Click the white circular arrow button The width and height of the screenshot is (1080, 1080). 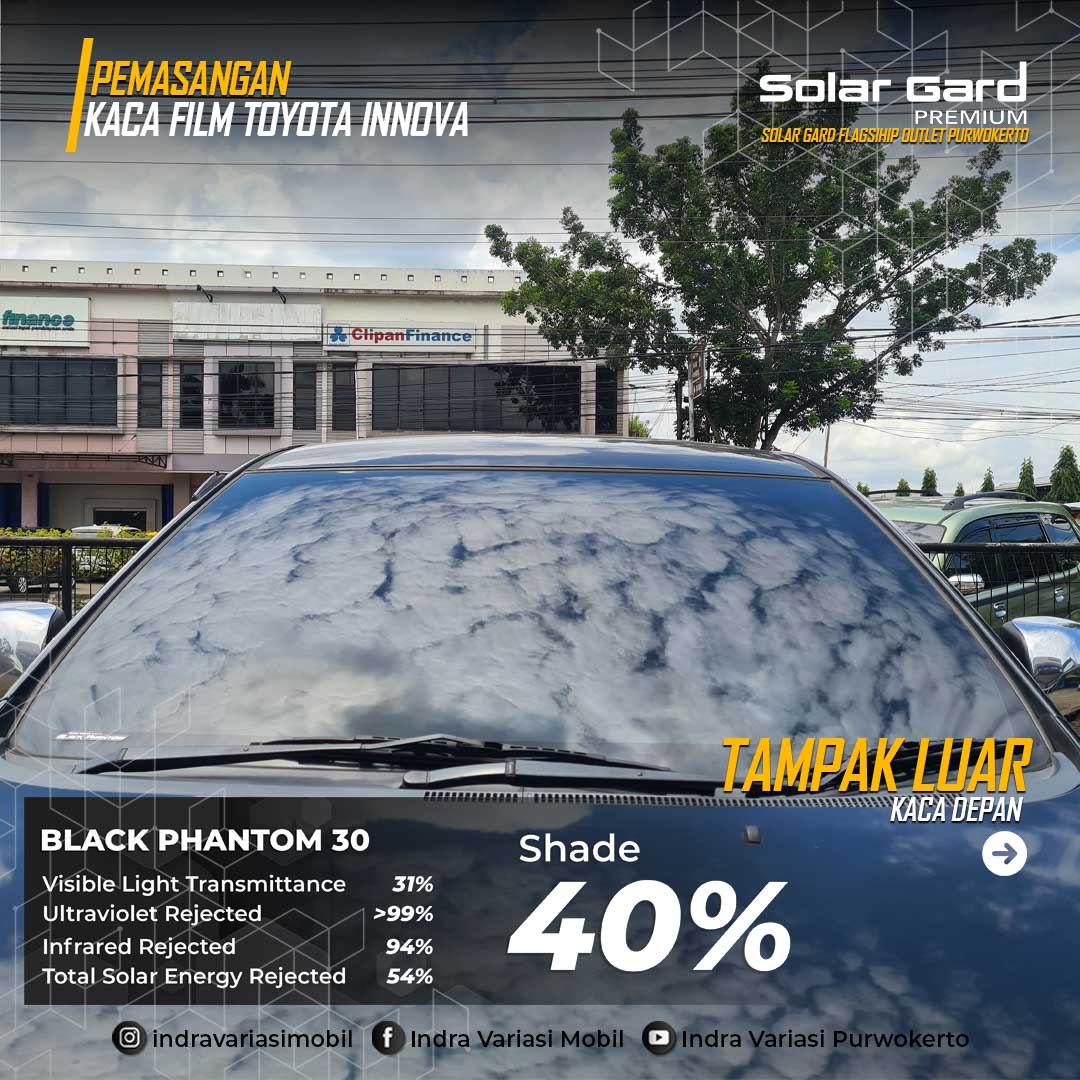[1004, 854]
